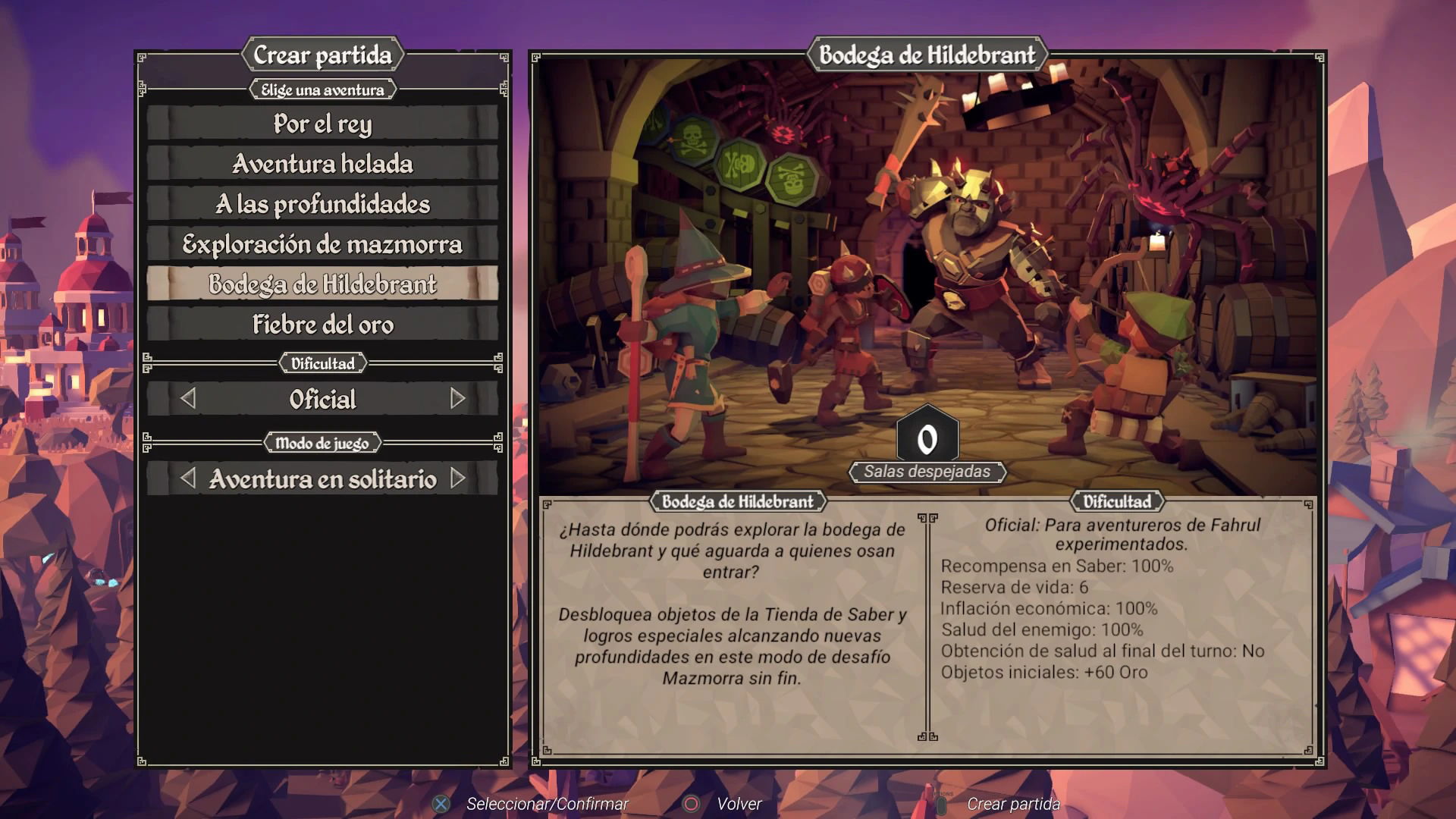The width and height of the screenshot is (1456, 819).
Task: Switch game mode with the left arrow
Action: pyautogui.click(x=188, y=479)
